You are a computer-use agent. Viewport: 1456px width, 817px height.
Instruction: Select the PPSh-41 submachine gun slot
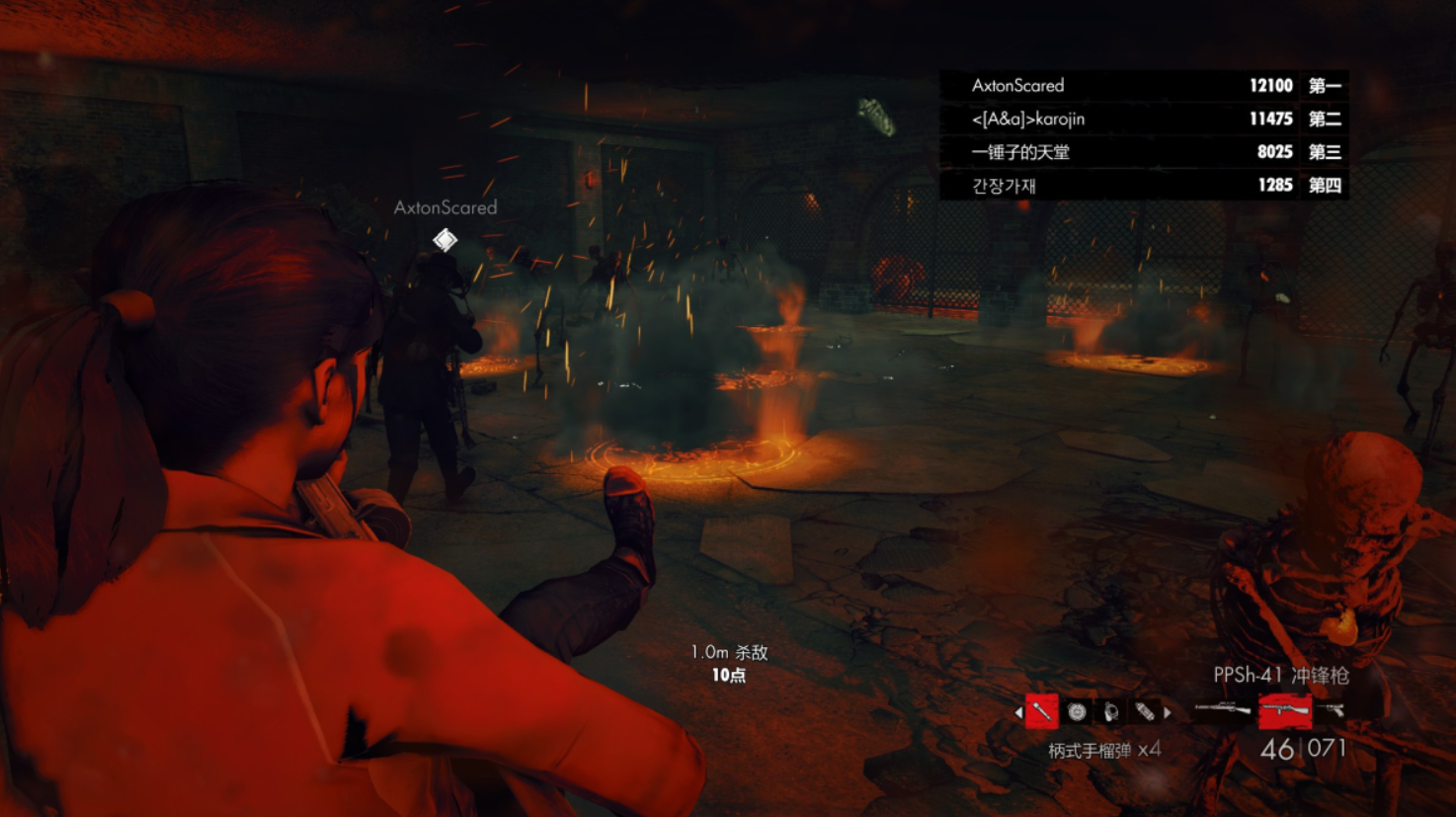pos(1284,709)
